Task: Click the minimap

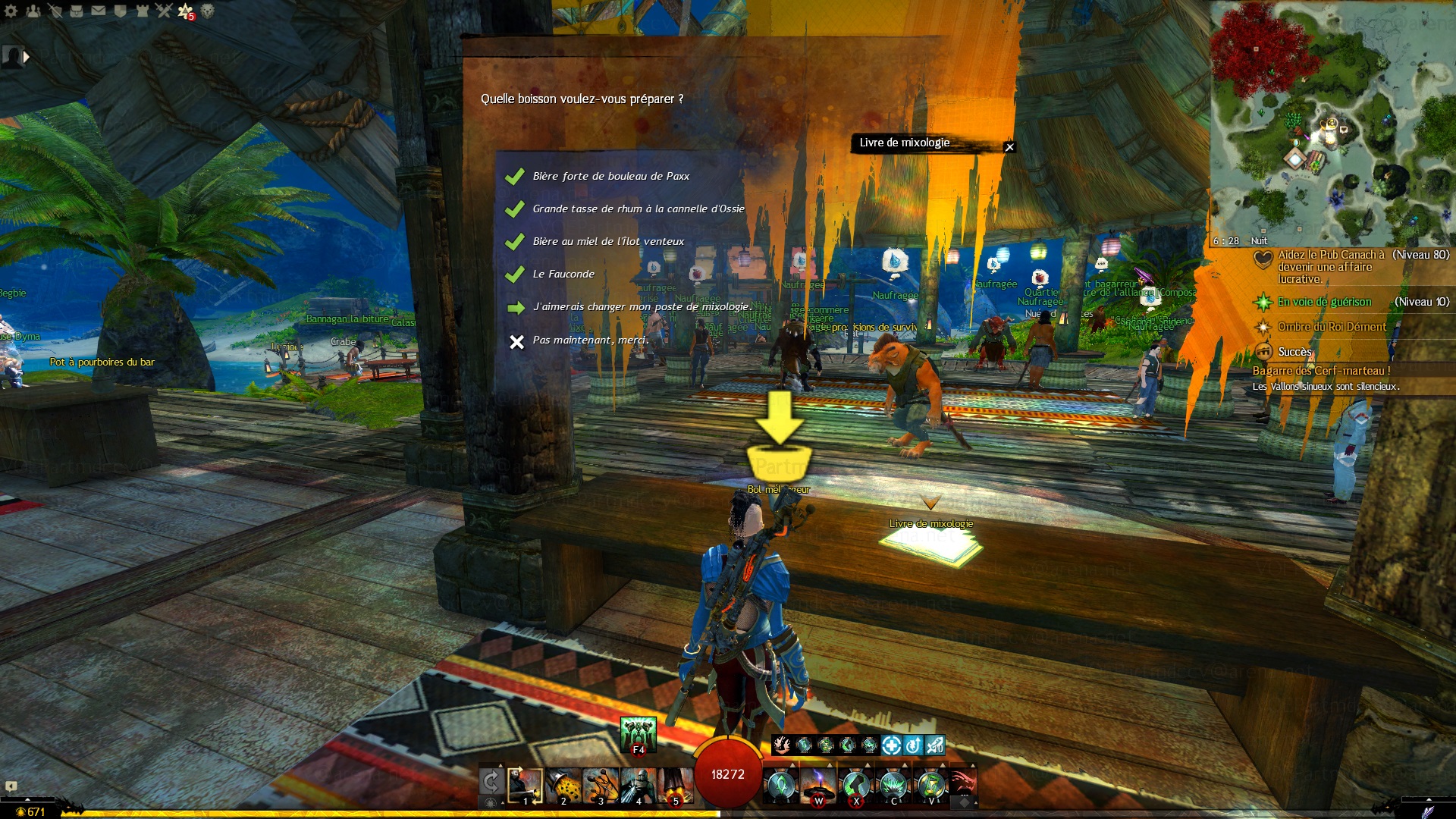Action: point(1332,121)
